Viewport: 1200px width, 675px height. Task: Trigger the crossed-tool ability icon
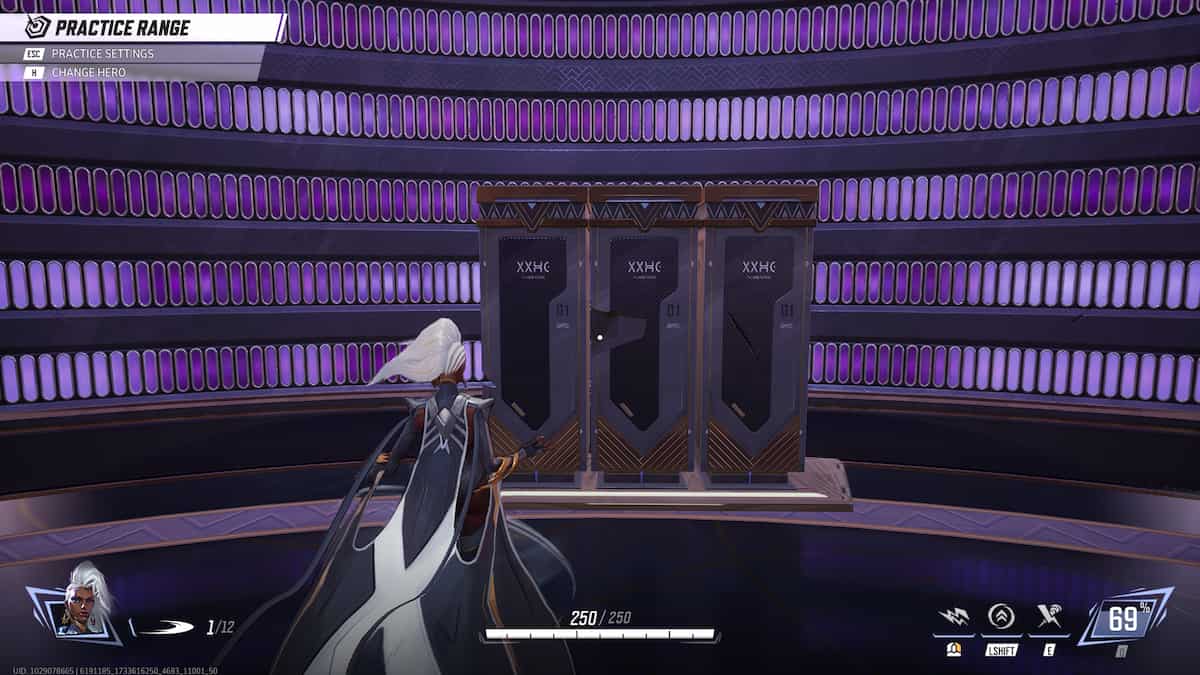[x=1049, y=618]
